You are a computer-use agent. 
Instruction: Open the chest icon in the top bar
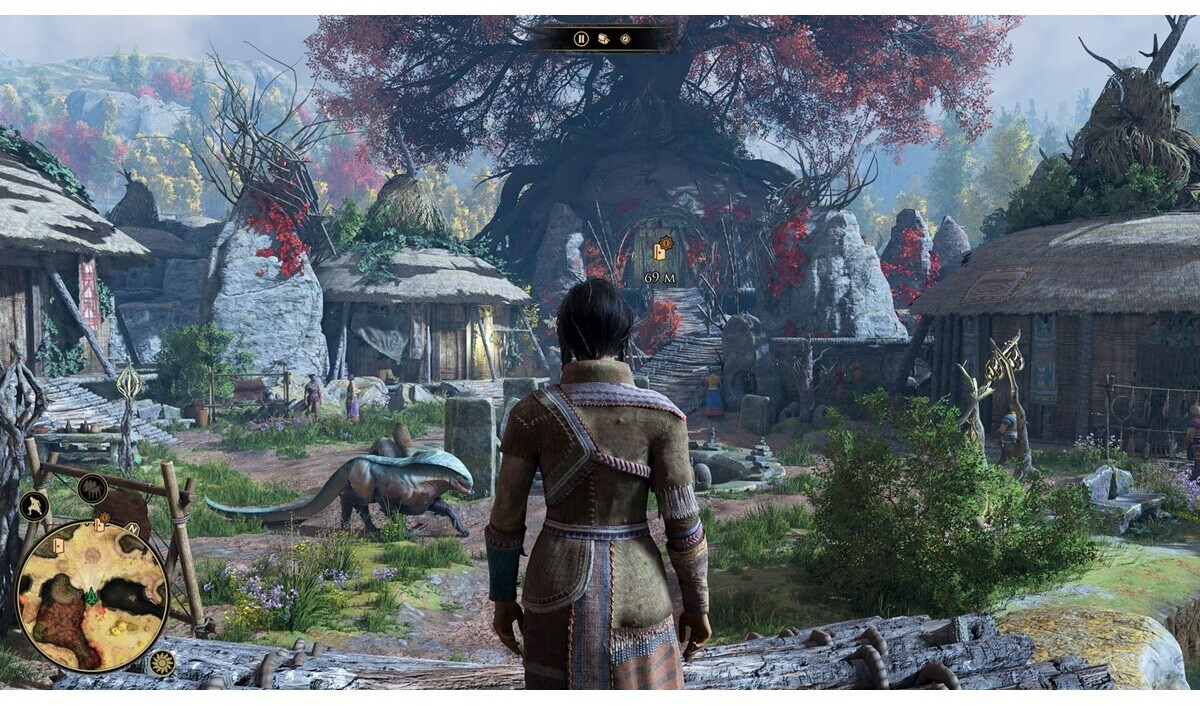(x=604, y=39)
